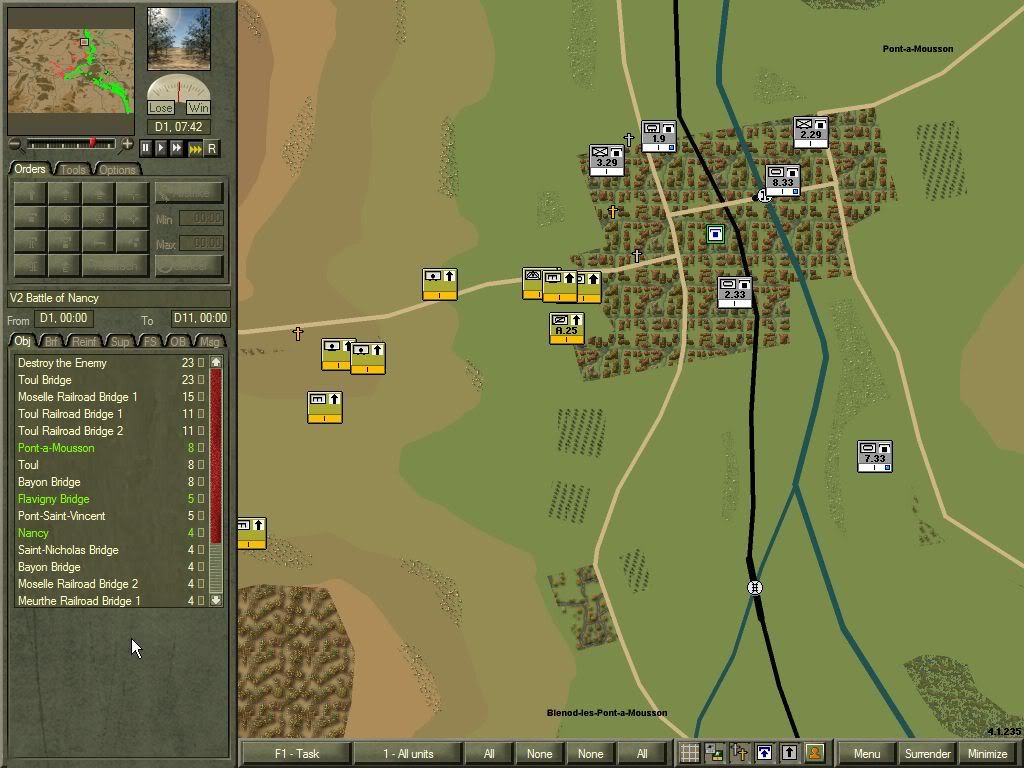
Task: Select the Toul Bridge objective
Action: (45, 380)
